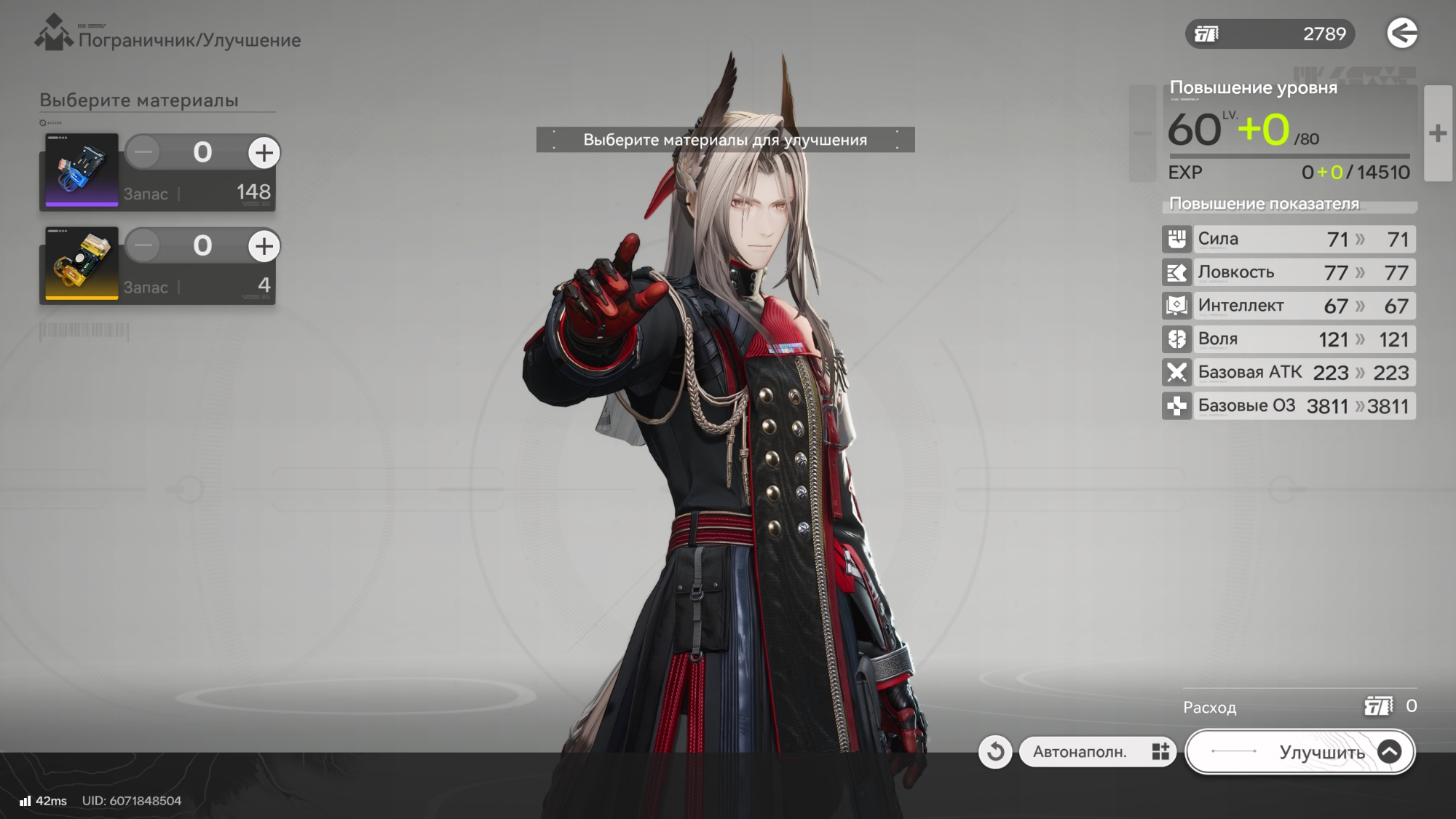Decrease the purple material count

pos(143,153)
